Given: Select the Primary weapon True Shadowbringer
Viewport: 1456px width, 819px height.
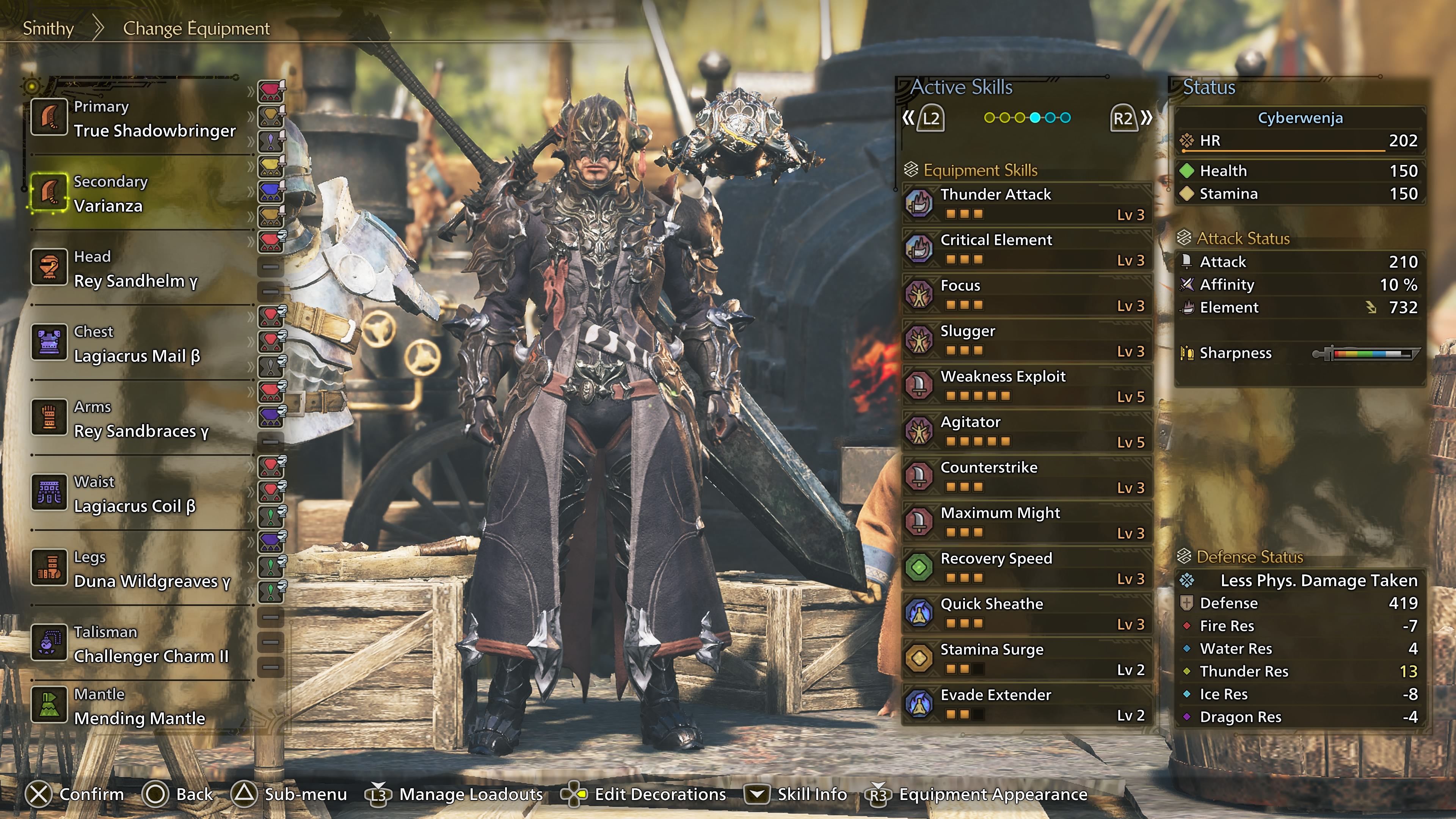Looking at the screenshot, I should click(x=141, y=119).
